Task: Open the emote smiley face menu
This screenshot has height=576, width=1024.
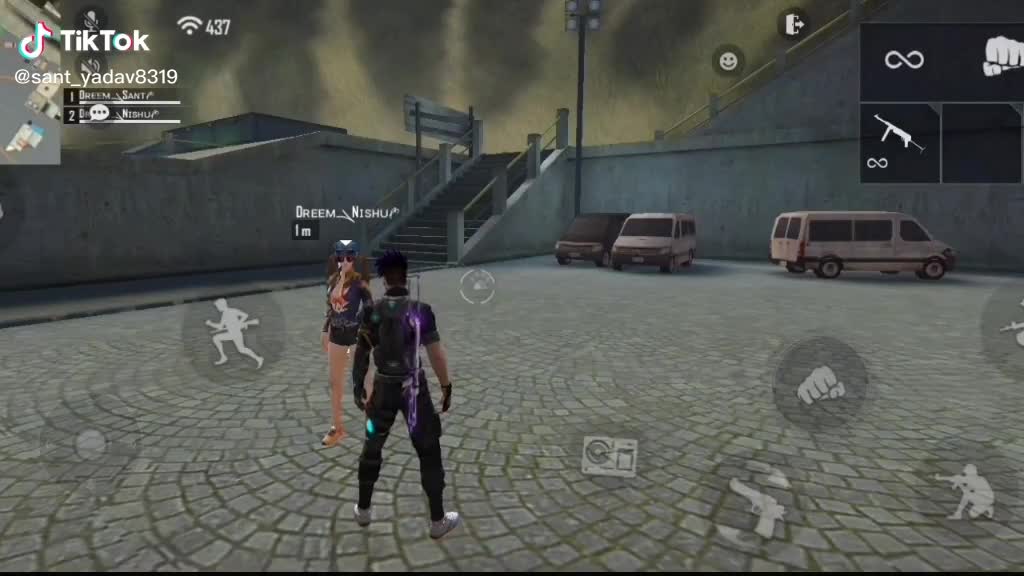Action: [728, 60]
